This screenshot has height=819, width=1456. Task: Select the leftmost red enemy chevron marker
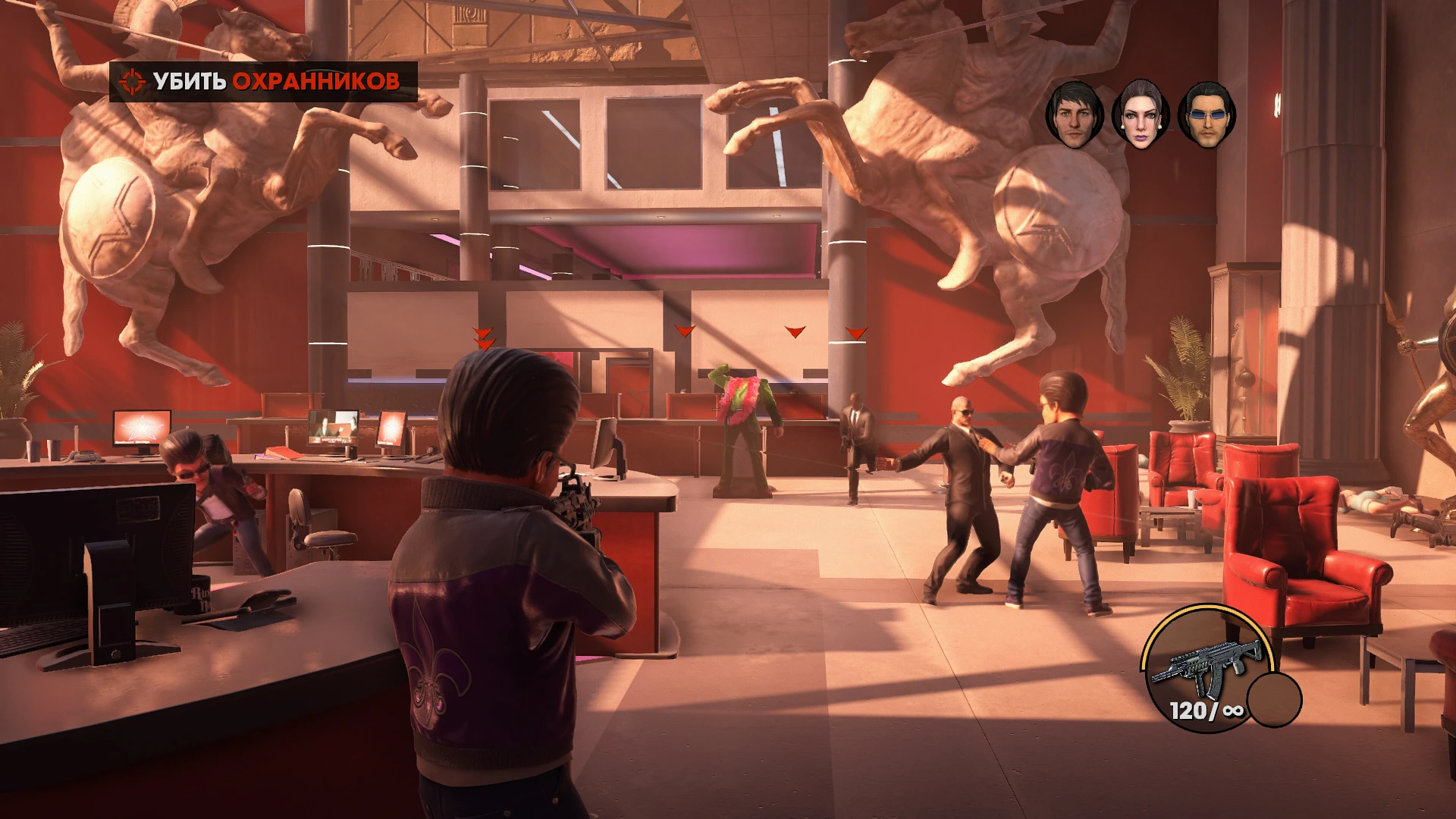pyautogui.click(x=483, y=335)
